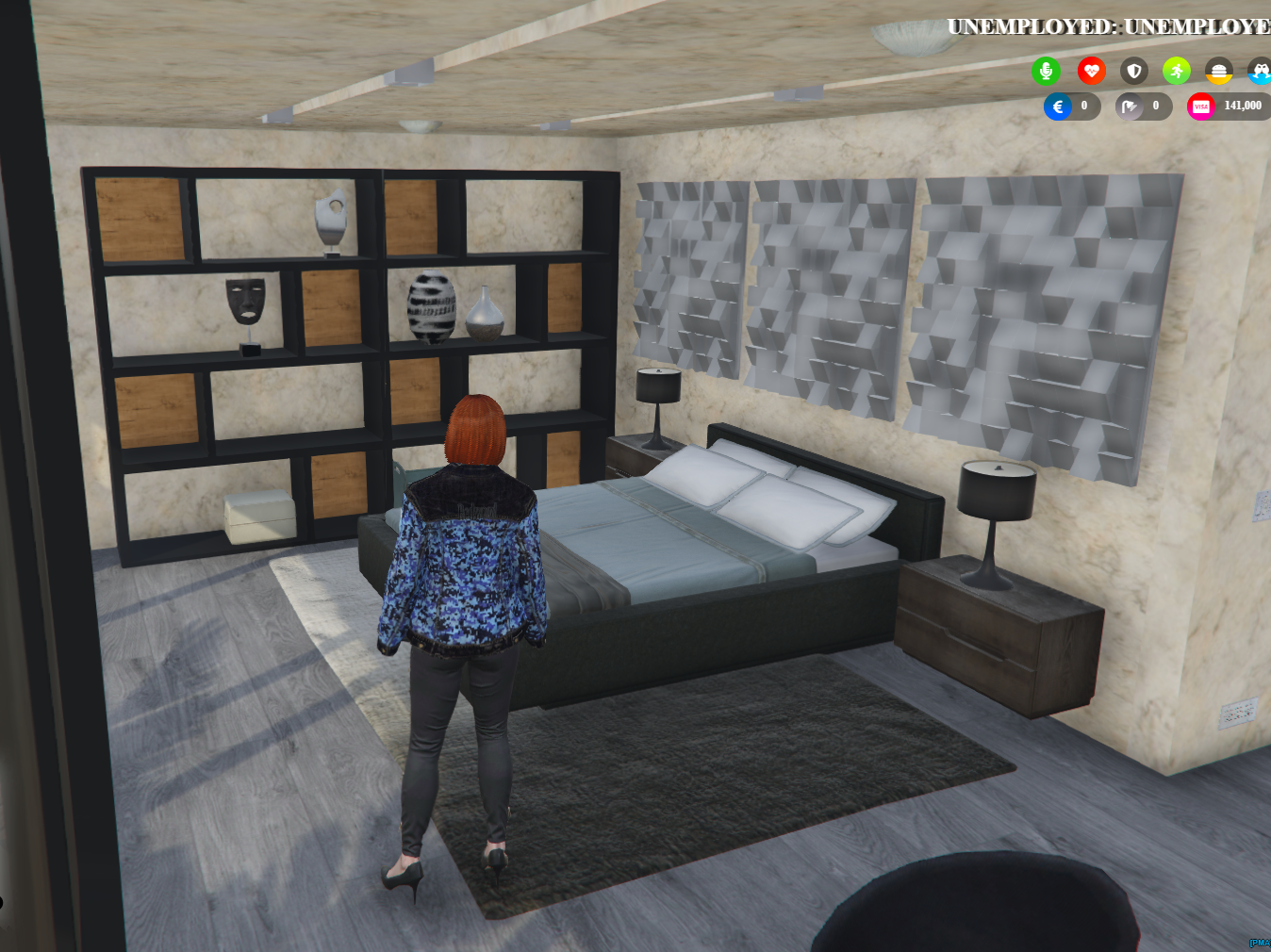The height and width of the screenshot is (952, 1271).
Task: Click the blue euro coin icon
Action: click(1058, 107)
